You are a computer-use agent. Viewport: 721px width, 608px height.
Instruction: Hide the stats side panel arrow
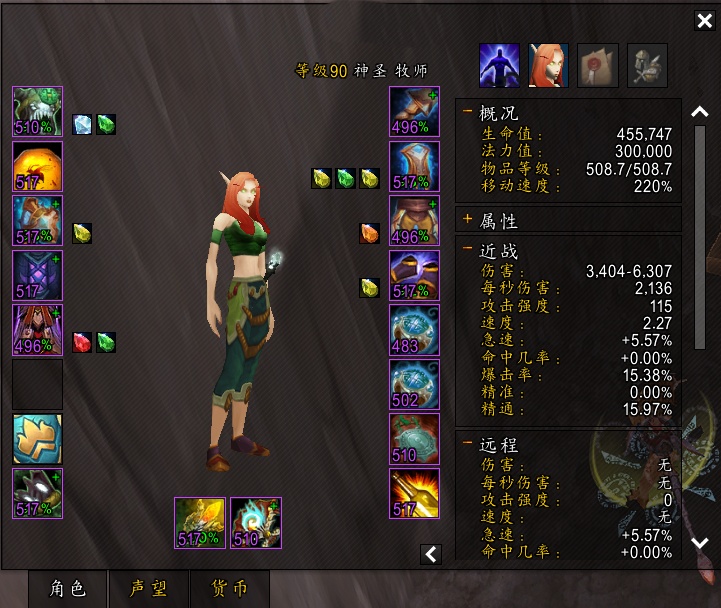[x=431, y=553]
